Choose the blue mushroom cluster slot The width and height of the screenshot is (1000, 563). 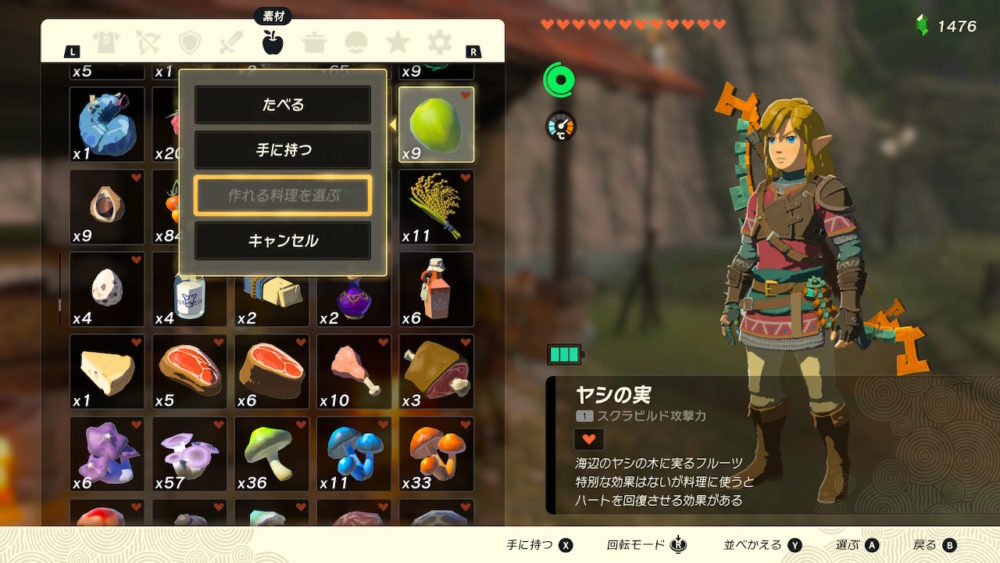coord(354,454)
